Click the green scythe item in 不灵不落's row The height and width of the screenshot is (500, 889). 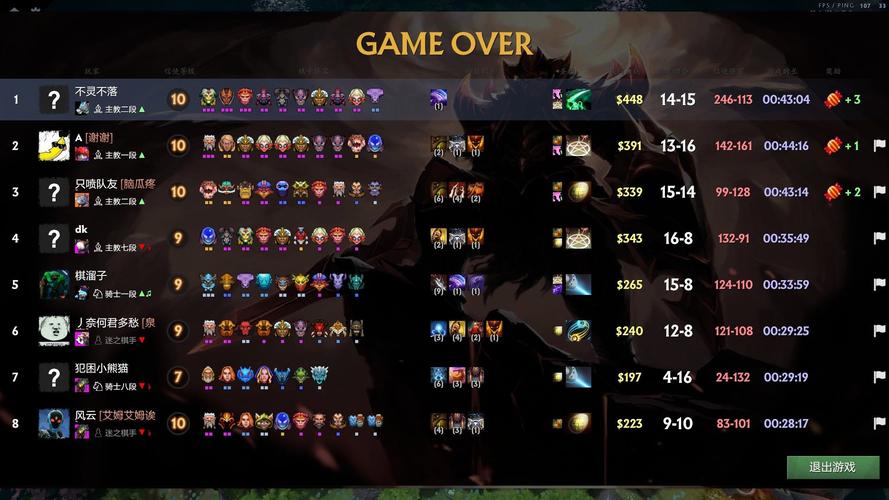[x=579, y=99]
